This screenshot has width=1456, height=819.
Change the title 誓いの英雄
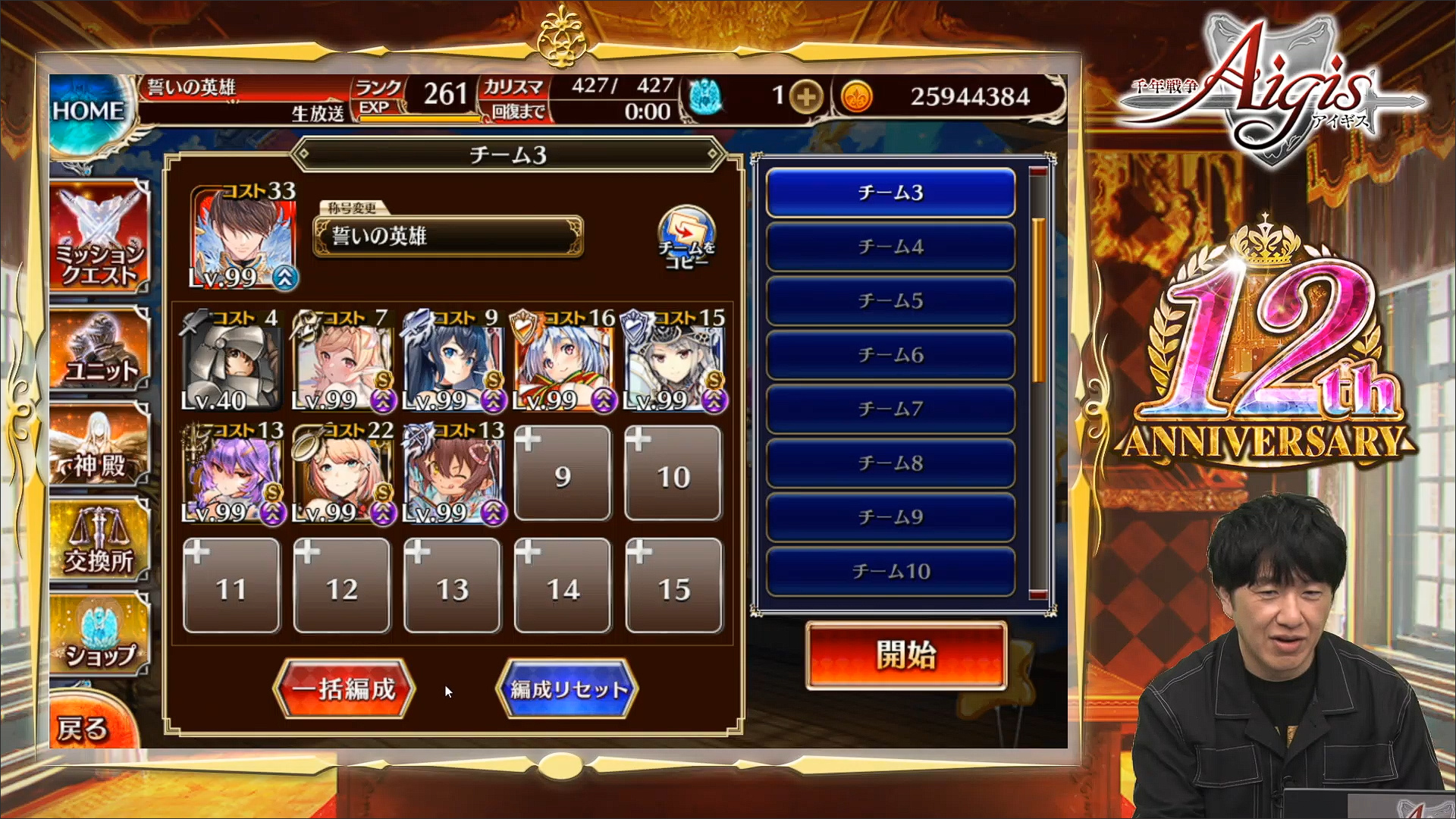tap(447, 236)
